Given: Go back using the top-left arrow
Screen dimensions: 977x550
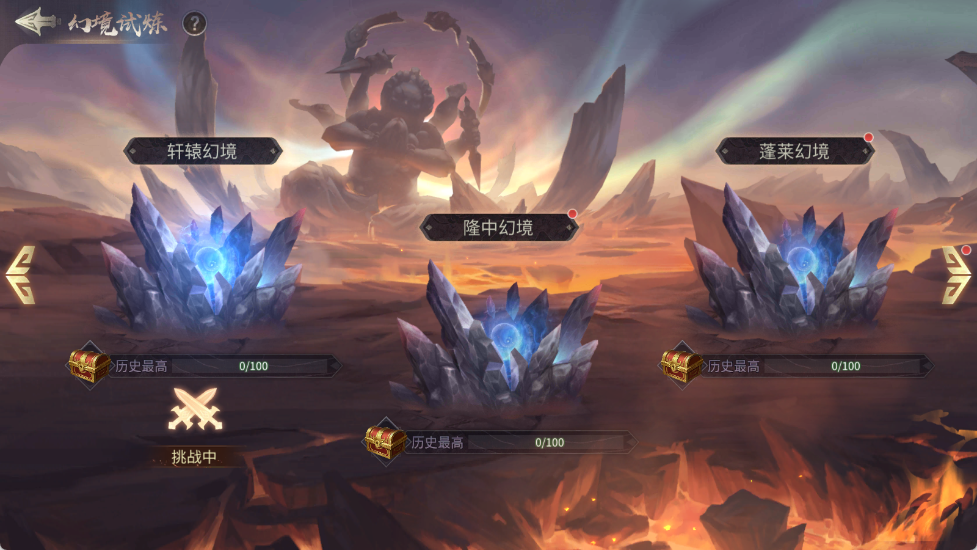Looking at the screenshot, I should point(32,21).
